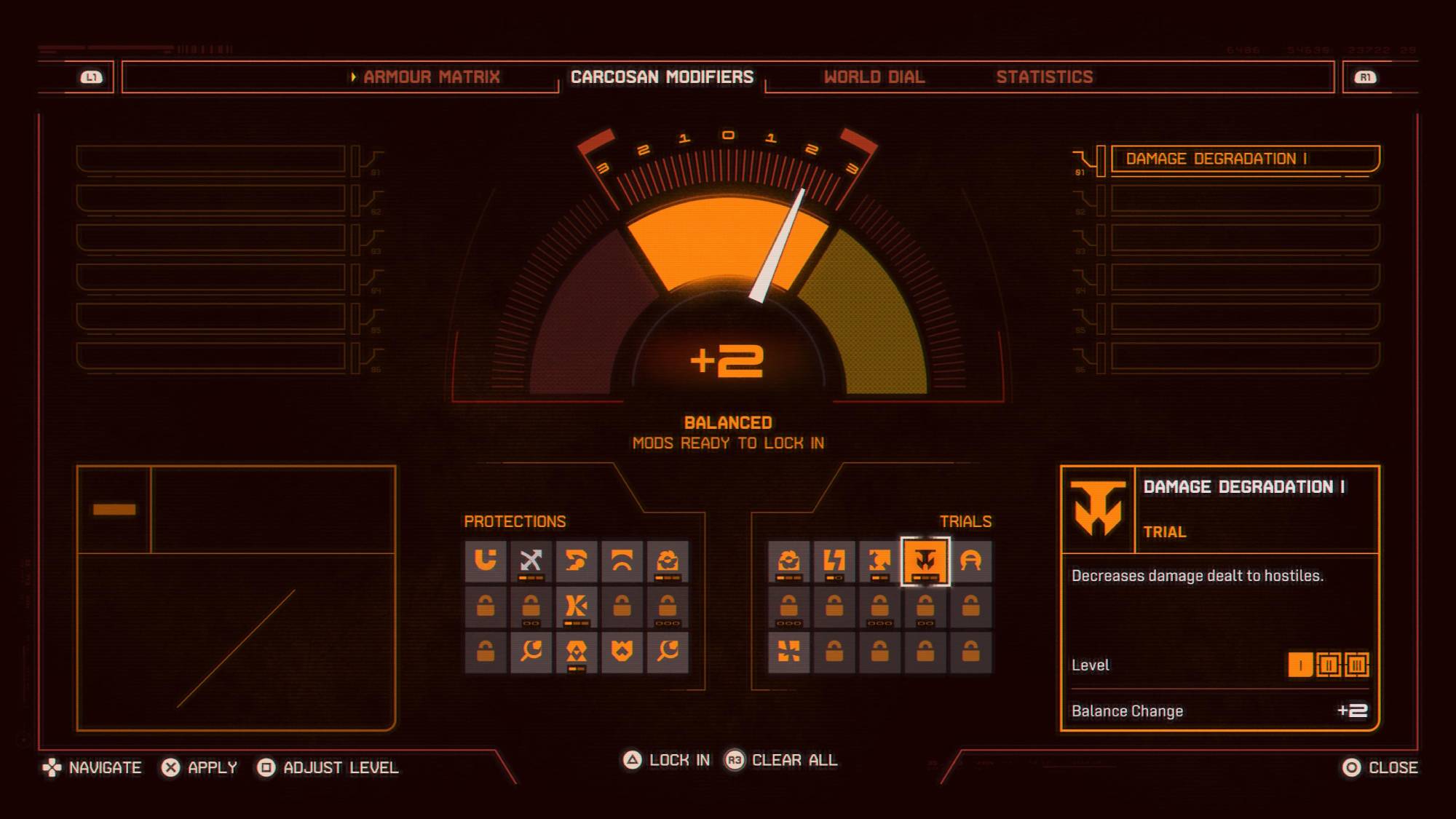This screenshot has height=819, width=1456.
Task: Choose the lightning bolt trial icon
Action: point(834,561)
